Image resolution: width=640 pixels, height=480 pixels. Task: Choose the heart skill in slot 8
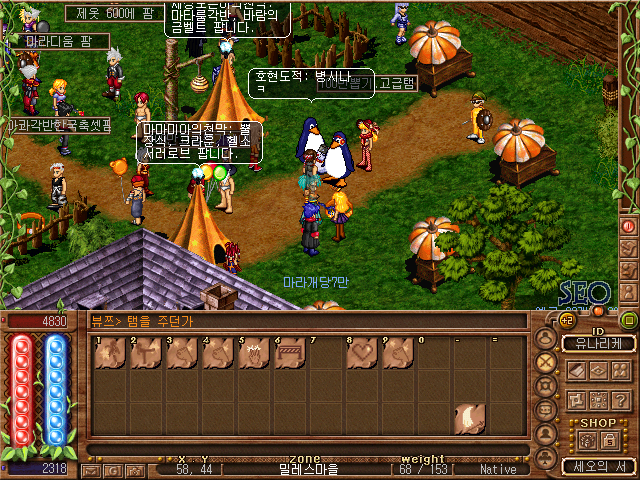pyautogui.click(x=360, y=353)
